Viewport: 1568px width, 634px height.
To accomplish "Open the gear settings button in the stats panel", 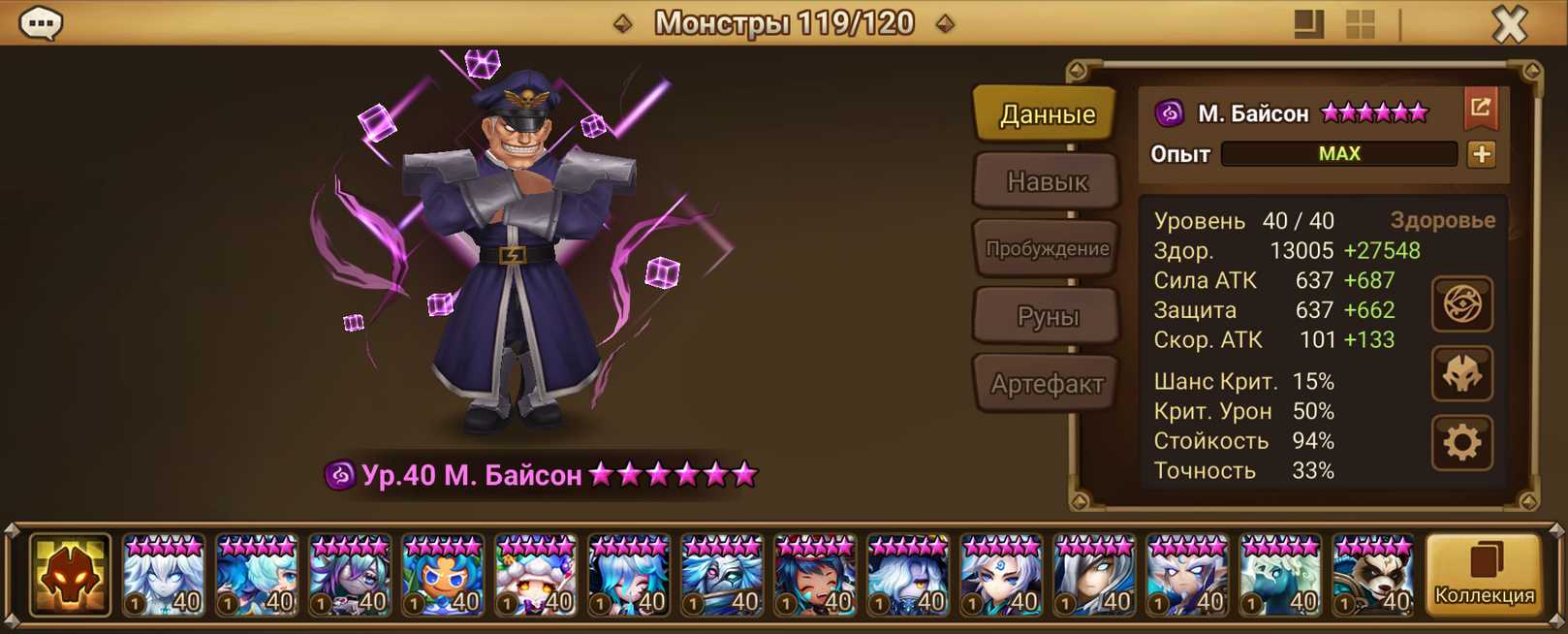I will click(1461, 443).
